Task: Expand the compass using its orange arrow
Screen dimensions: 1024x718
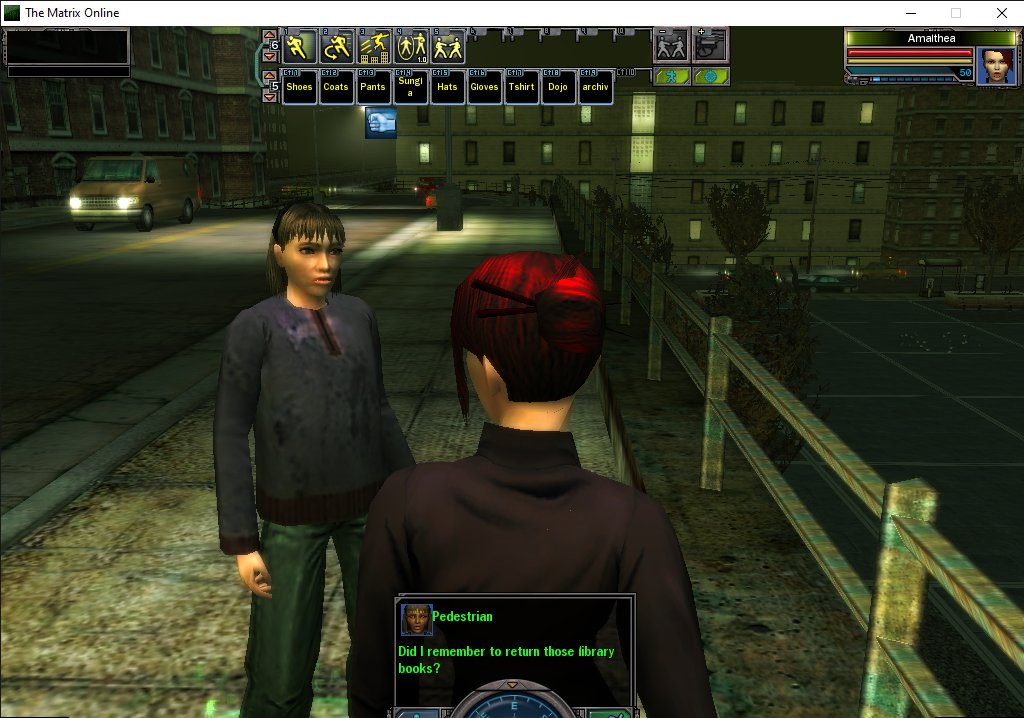Action: 513,685
